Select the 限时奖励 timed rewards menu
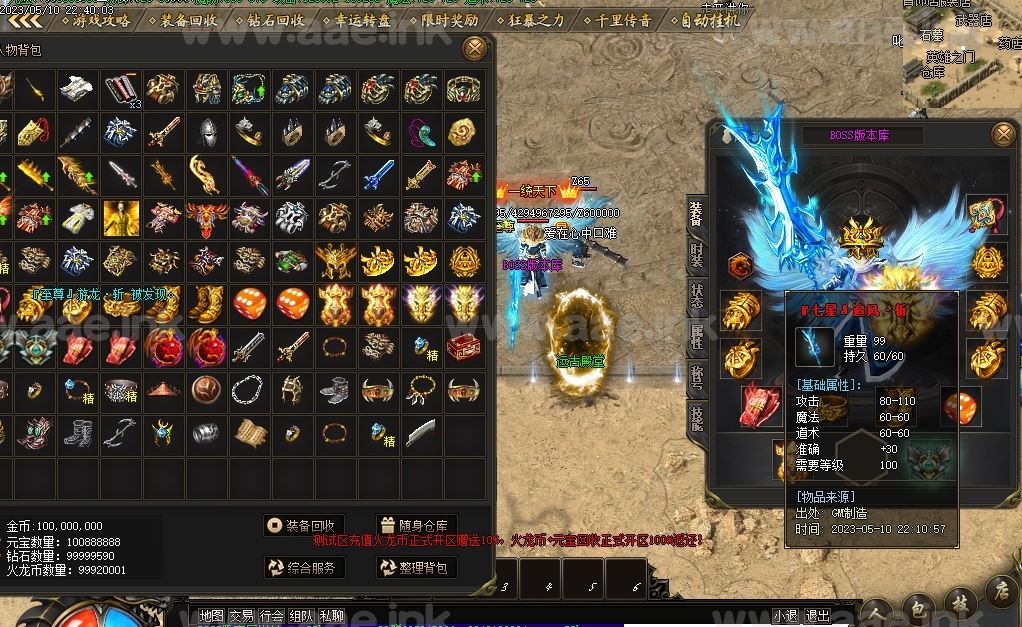 pos(446,20)
